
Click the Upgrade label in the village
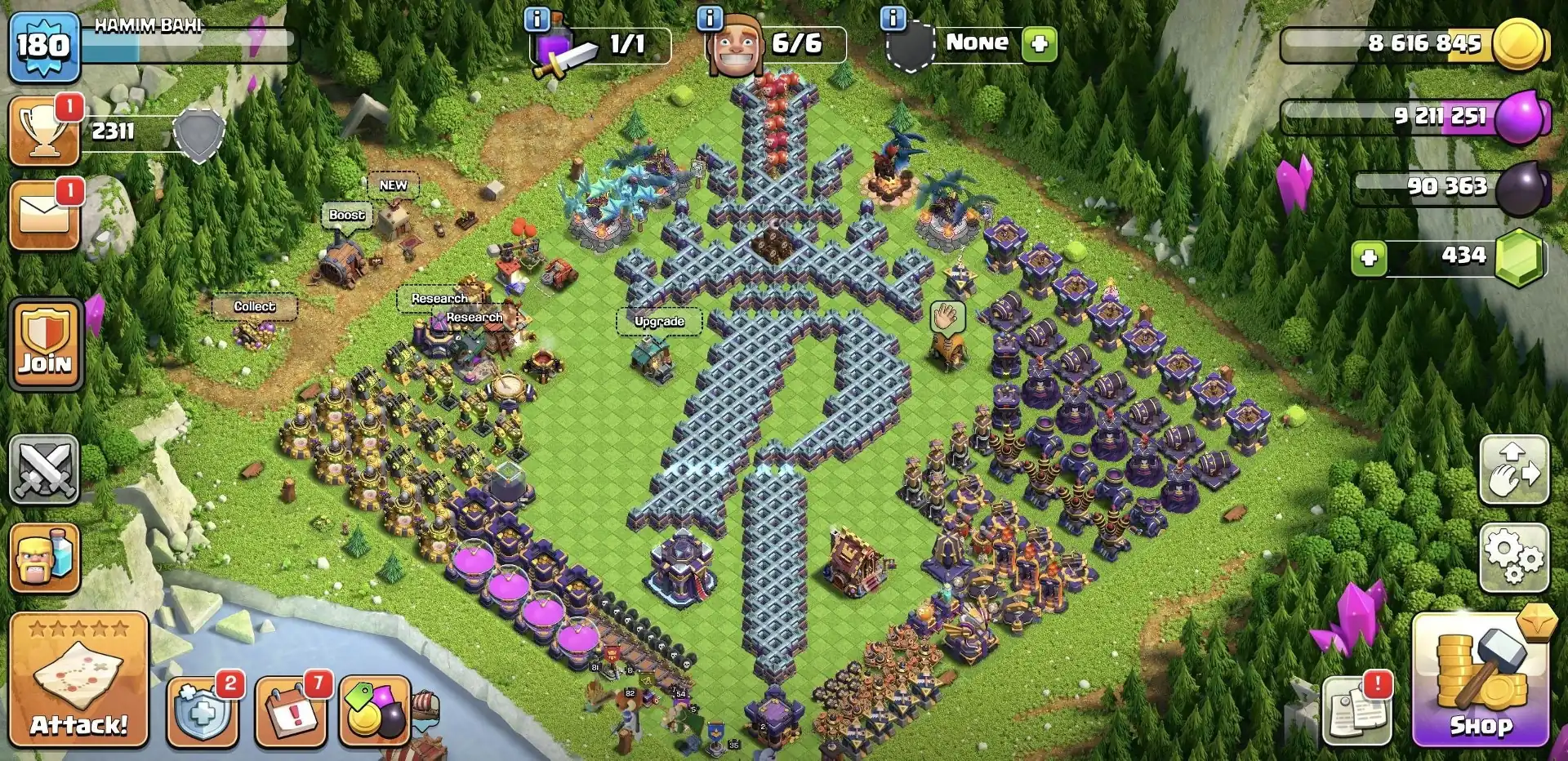(x=659, y=322)
